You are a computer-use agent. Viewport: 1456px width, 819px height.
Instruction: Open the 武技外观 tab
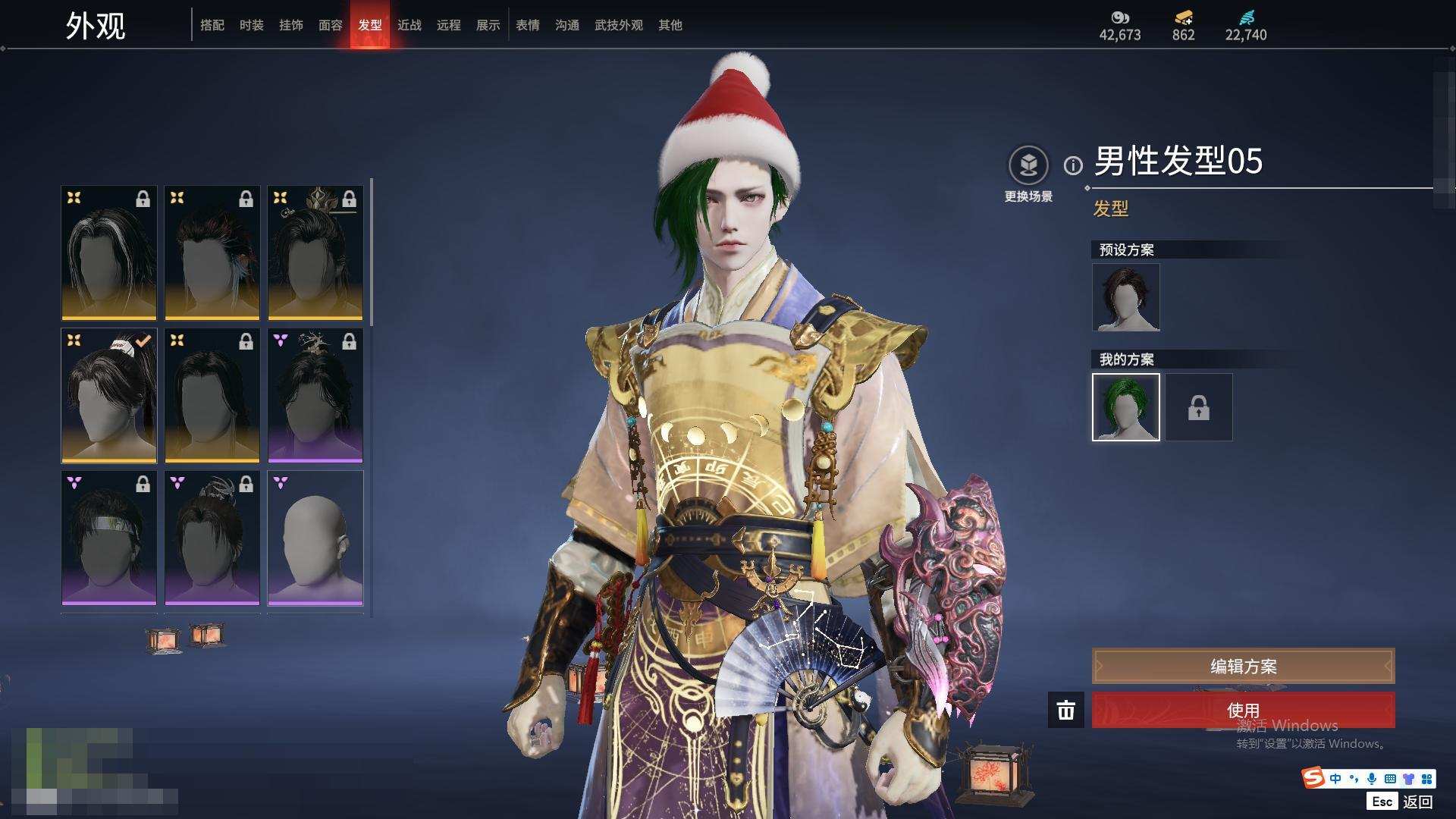click(618, 25)
